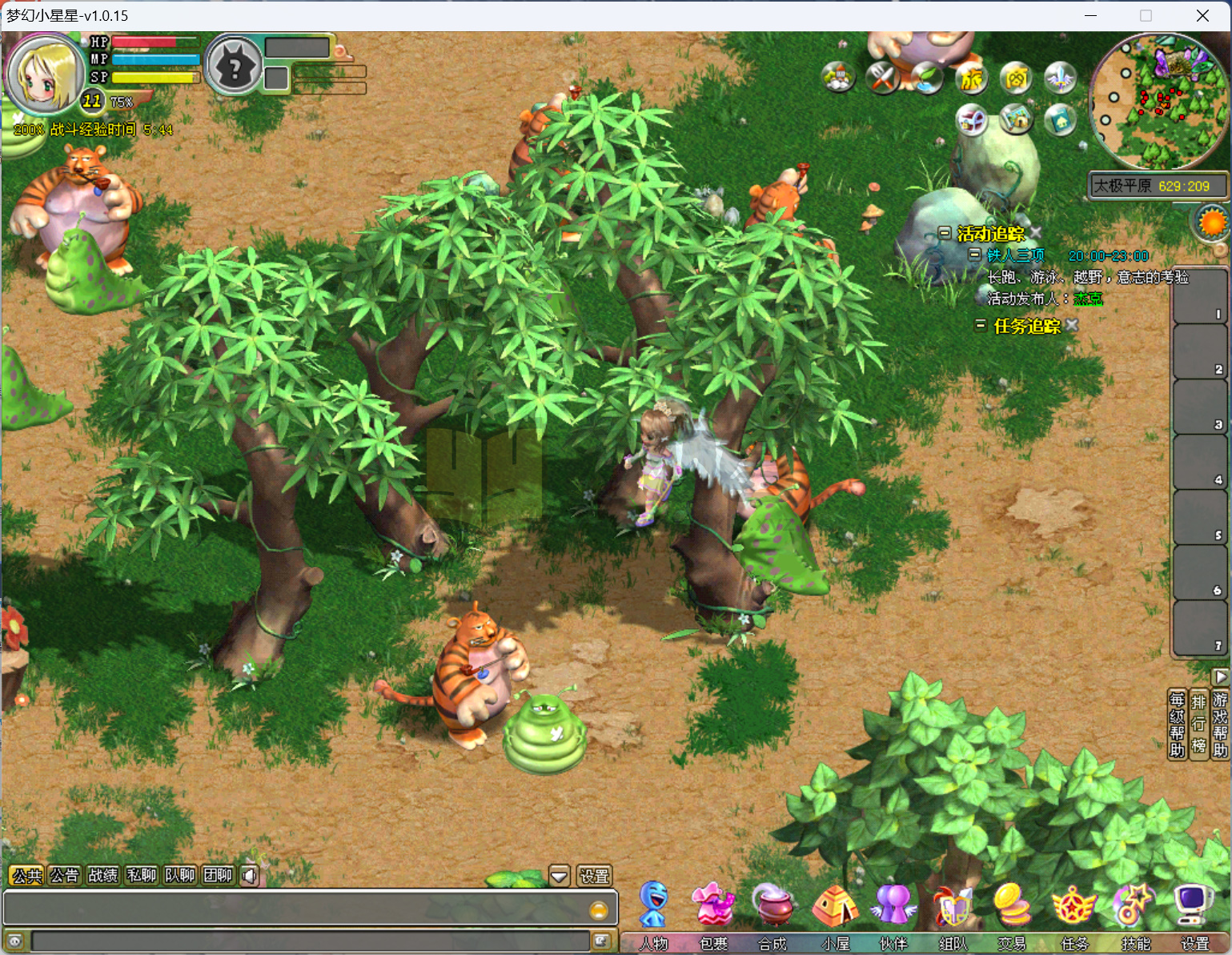Mute the chat speaker icon
This screenshot has height=955, width=1232.
pos(249,876)
